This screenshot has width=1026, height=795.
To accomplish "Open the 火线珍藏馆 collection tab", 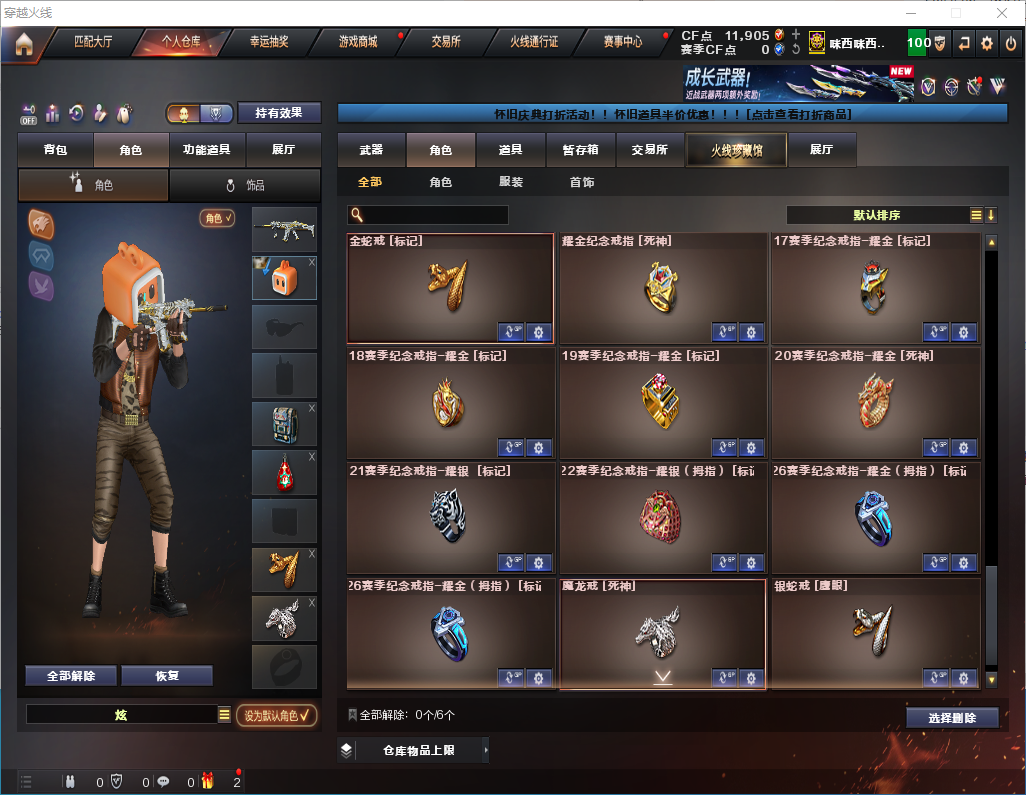I will (x=736, y=150).
